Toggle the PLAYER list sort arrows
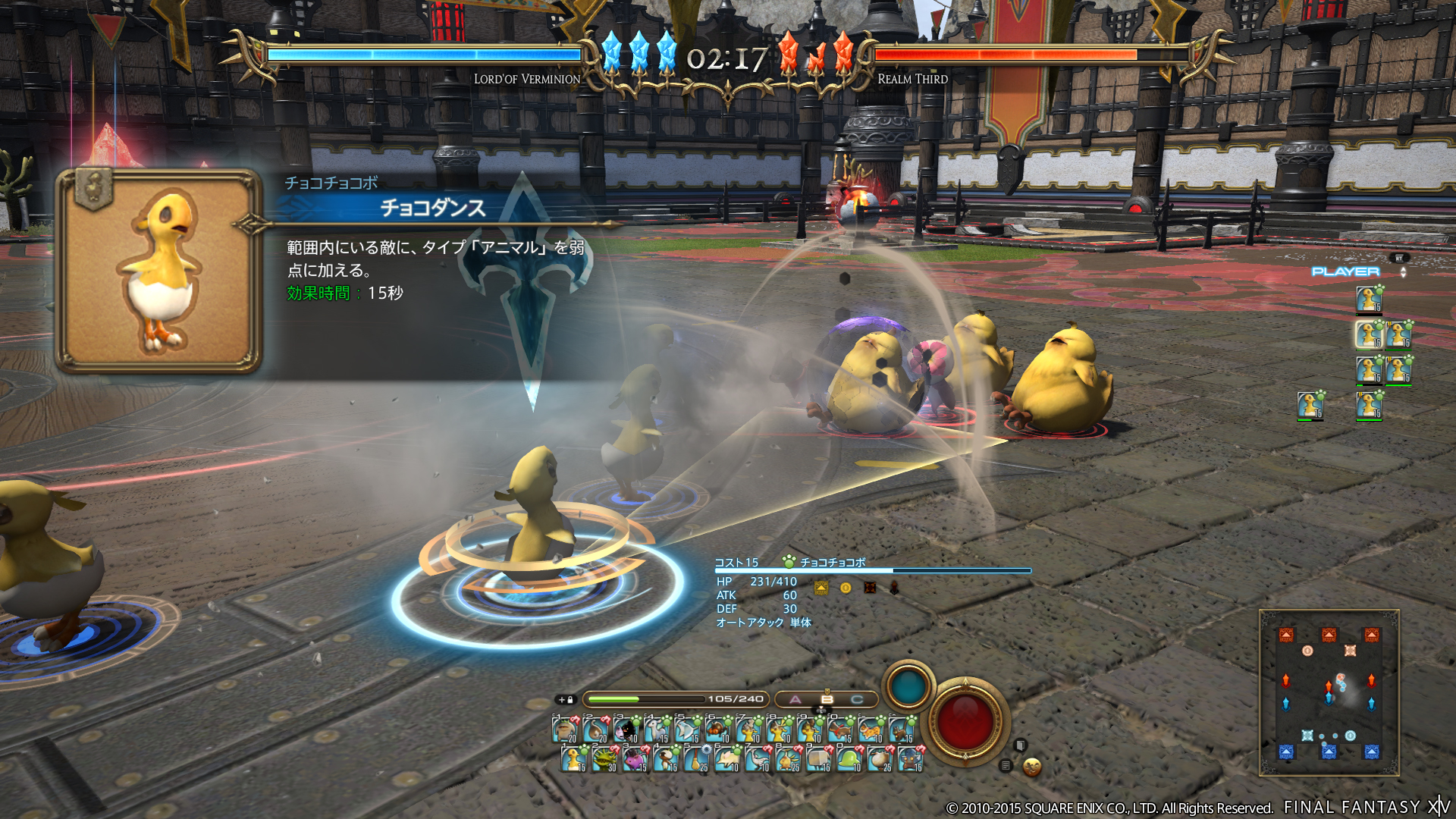This screenshot has height=819, width=1456. (1403, 272)
